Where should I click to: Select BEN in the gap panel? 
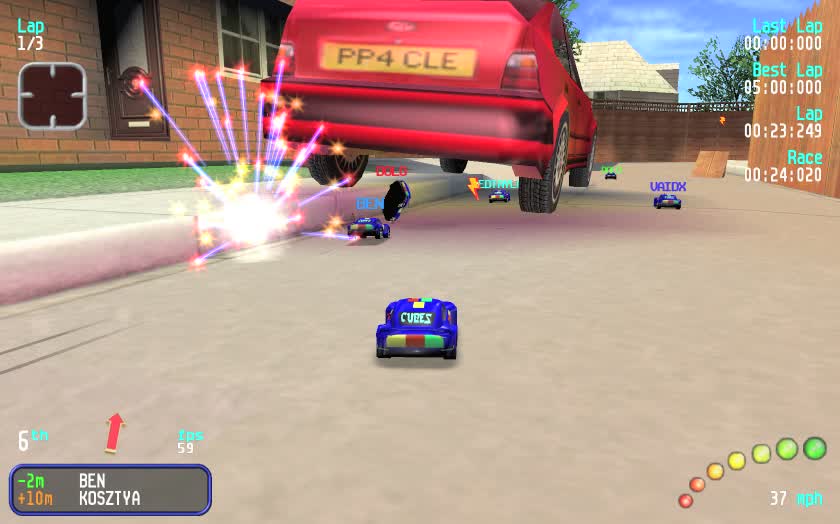(94, 481)
